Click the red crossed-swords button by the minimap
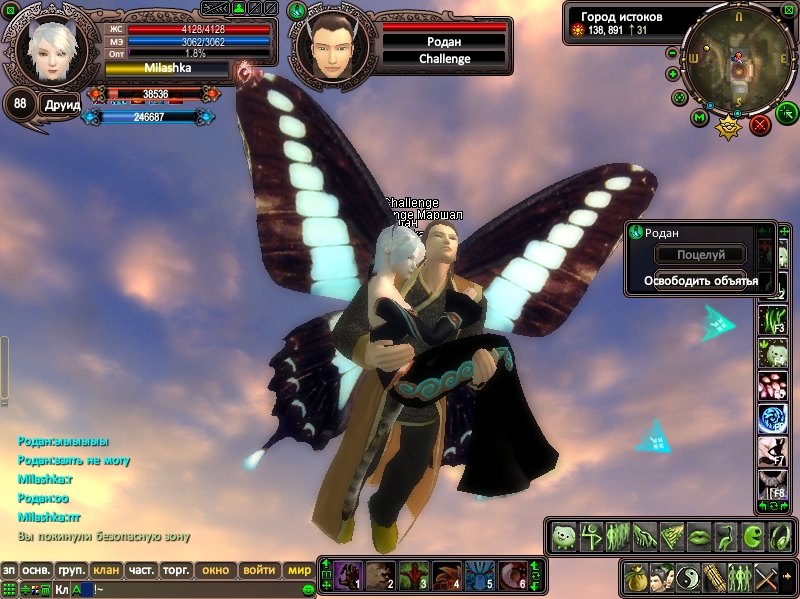This screenshot has width=800, height=599. 761,125
